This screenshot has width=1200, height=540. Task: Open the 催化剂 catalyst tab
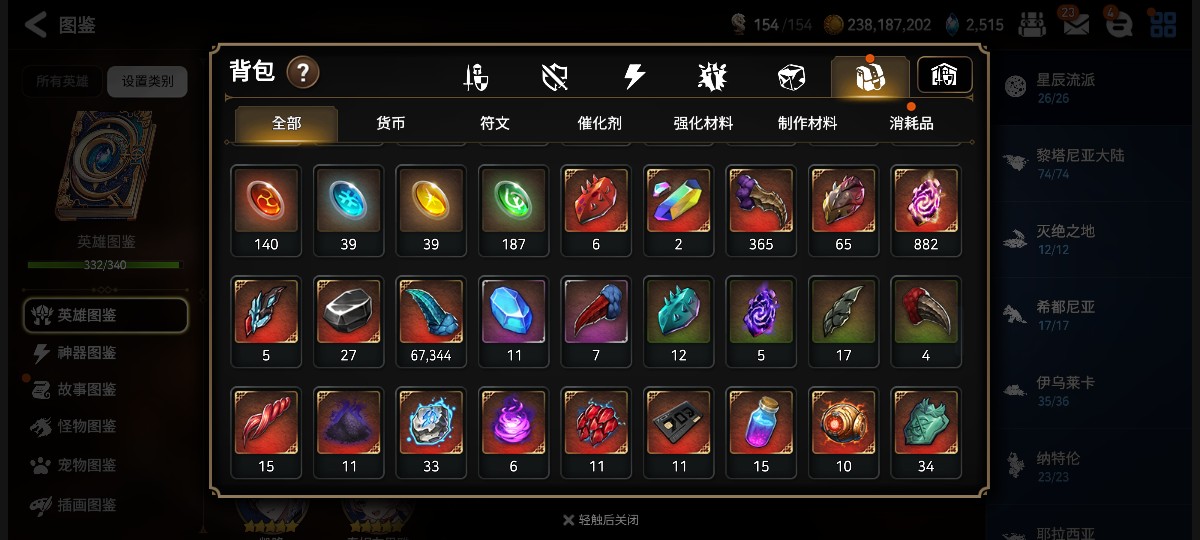(x=600, y=124)
